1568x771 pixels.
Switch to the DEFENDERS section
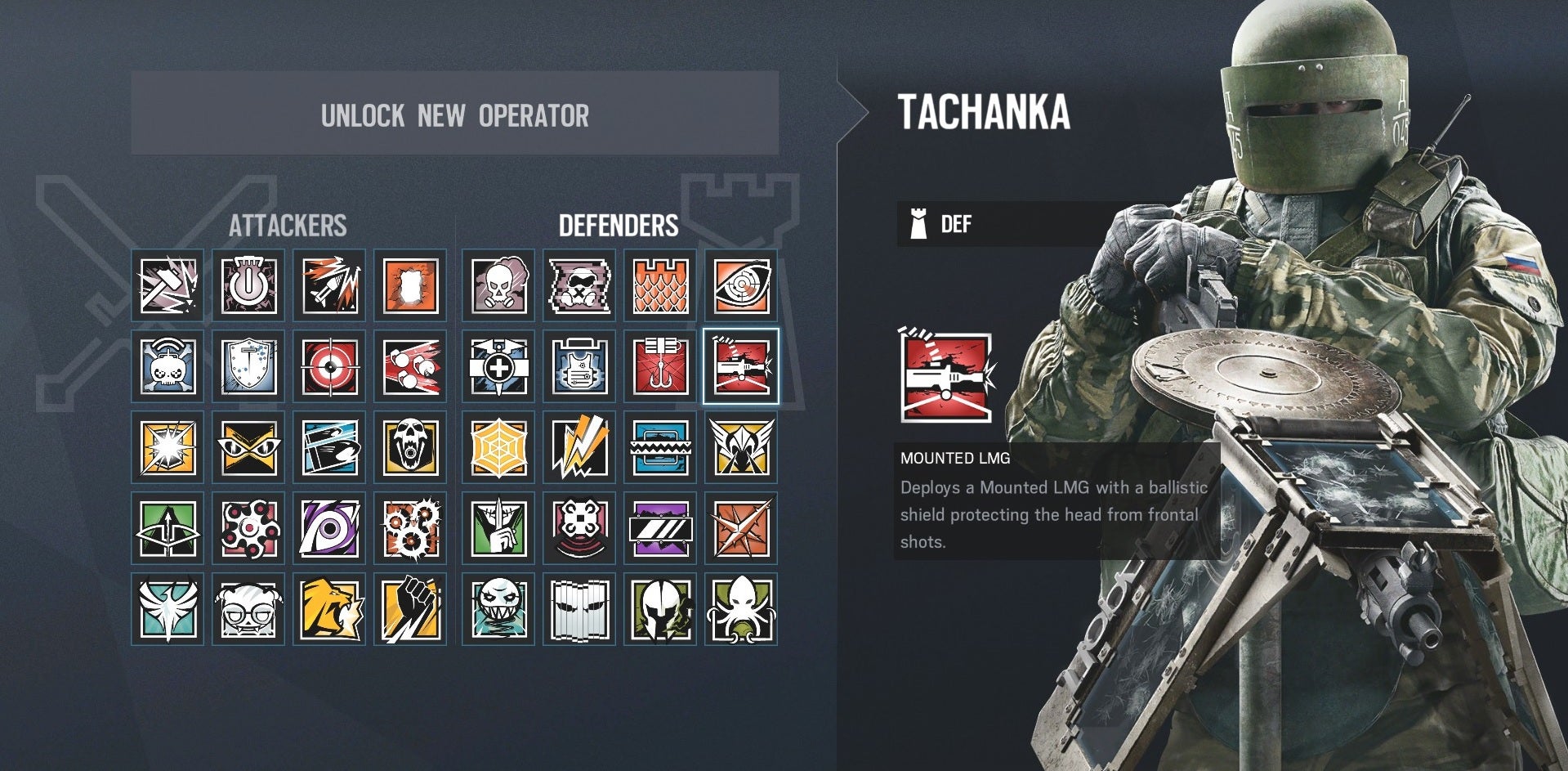coord(619,226)
